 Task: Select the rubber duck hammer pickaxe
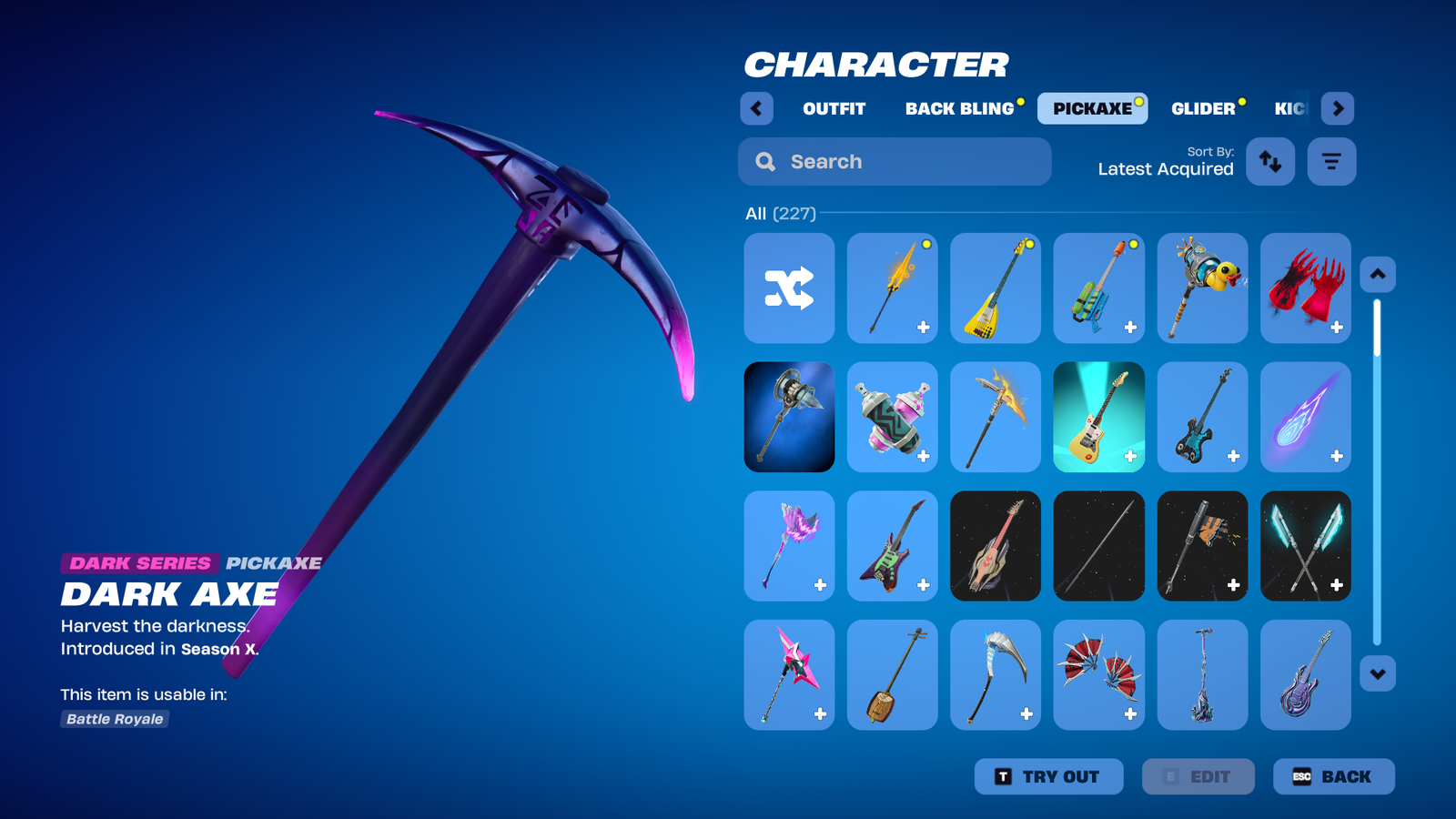[x=1202, y=288]
